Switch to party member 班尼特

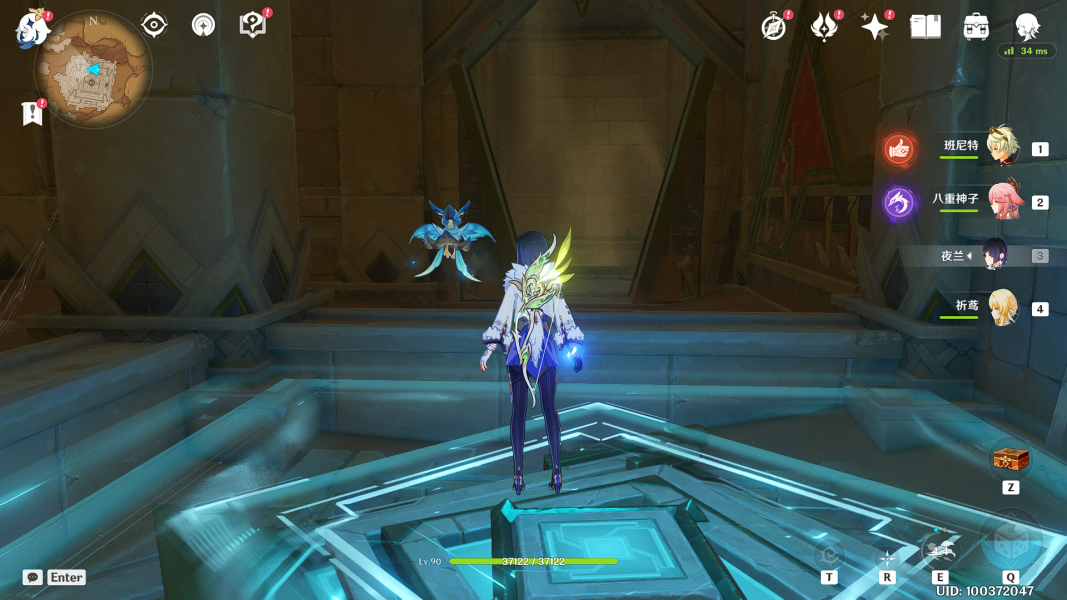pos(1001,146)
